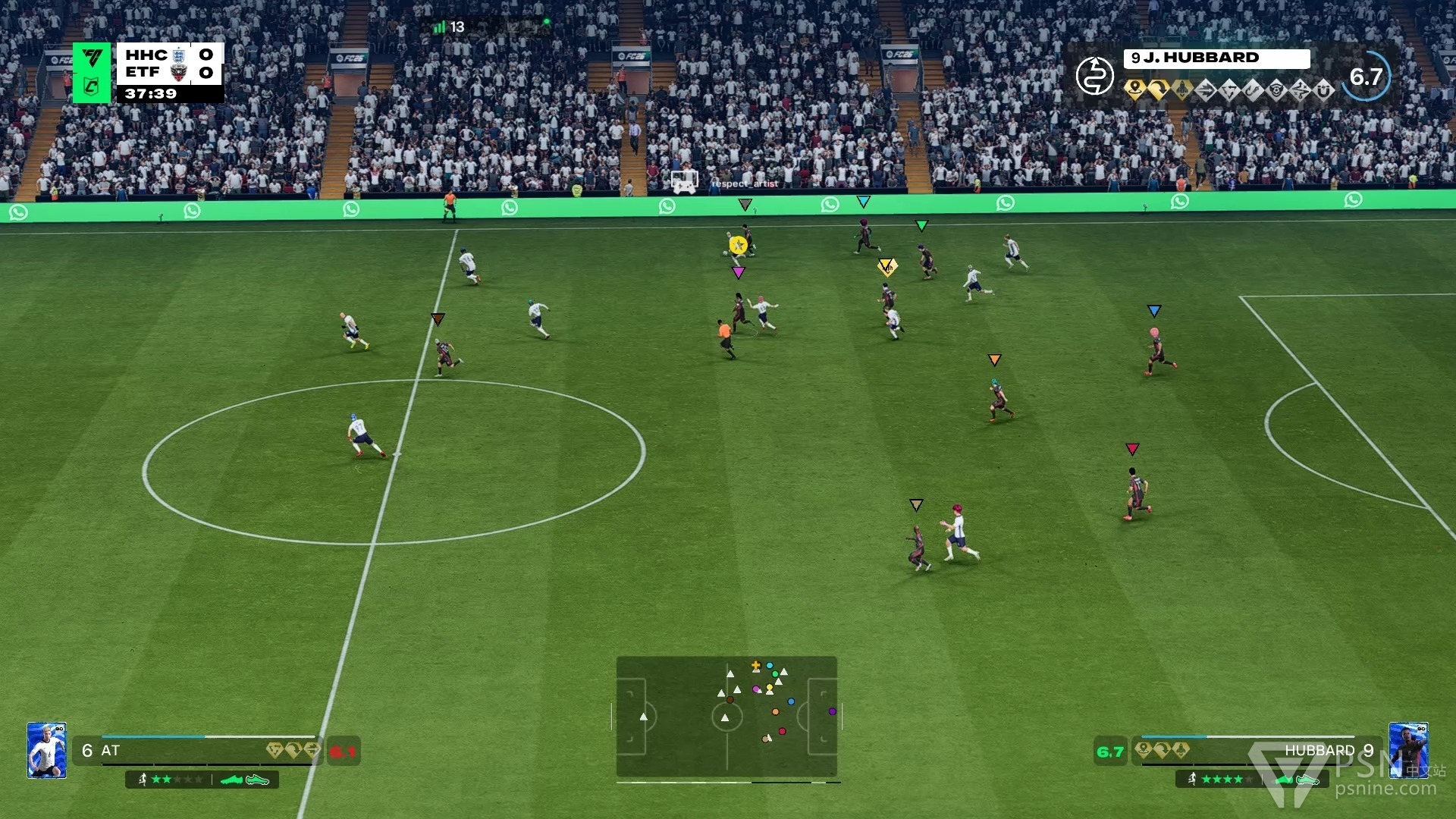Select the Hubbard number 9 portrait card
Image resolution: width=1456 pixels, height=819 pixels.
1408,750
